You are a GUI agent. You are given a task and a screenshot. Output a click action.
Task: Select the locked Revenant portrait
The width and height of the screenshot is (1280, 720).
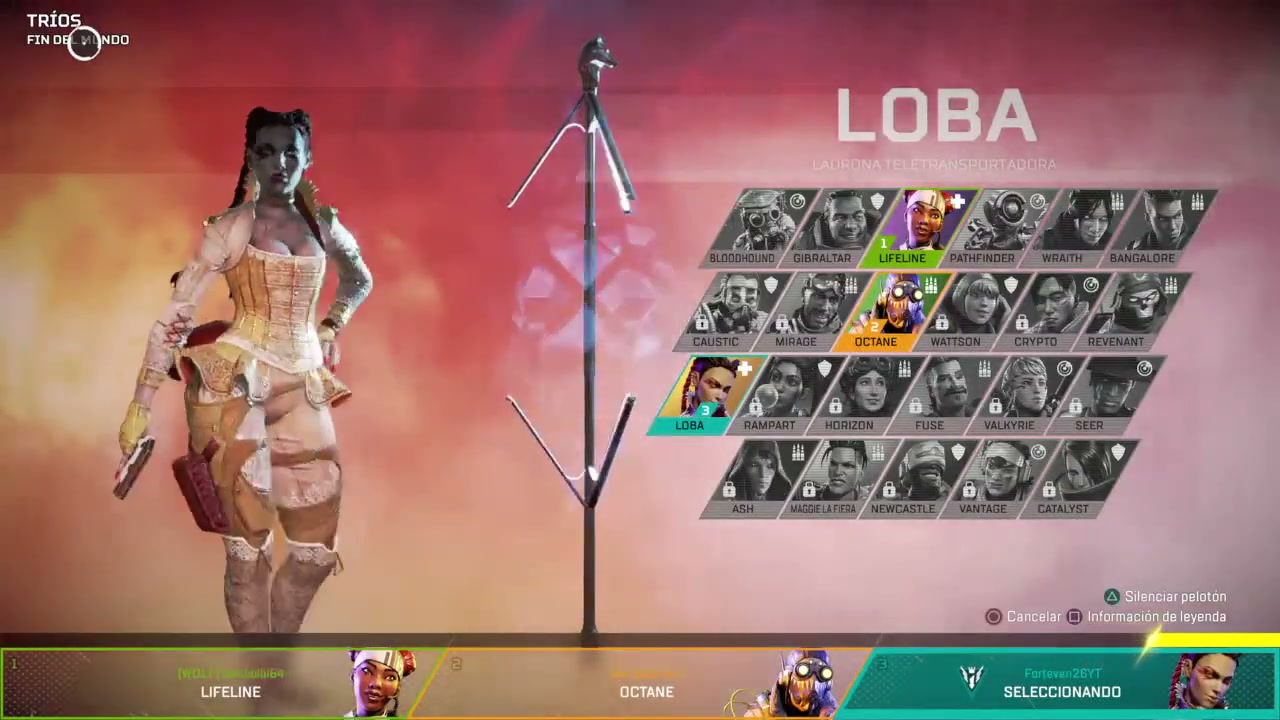pos(1115,307)
